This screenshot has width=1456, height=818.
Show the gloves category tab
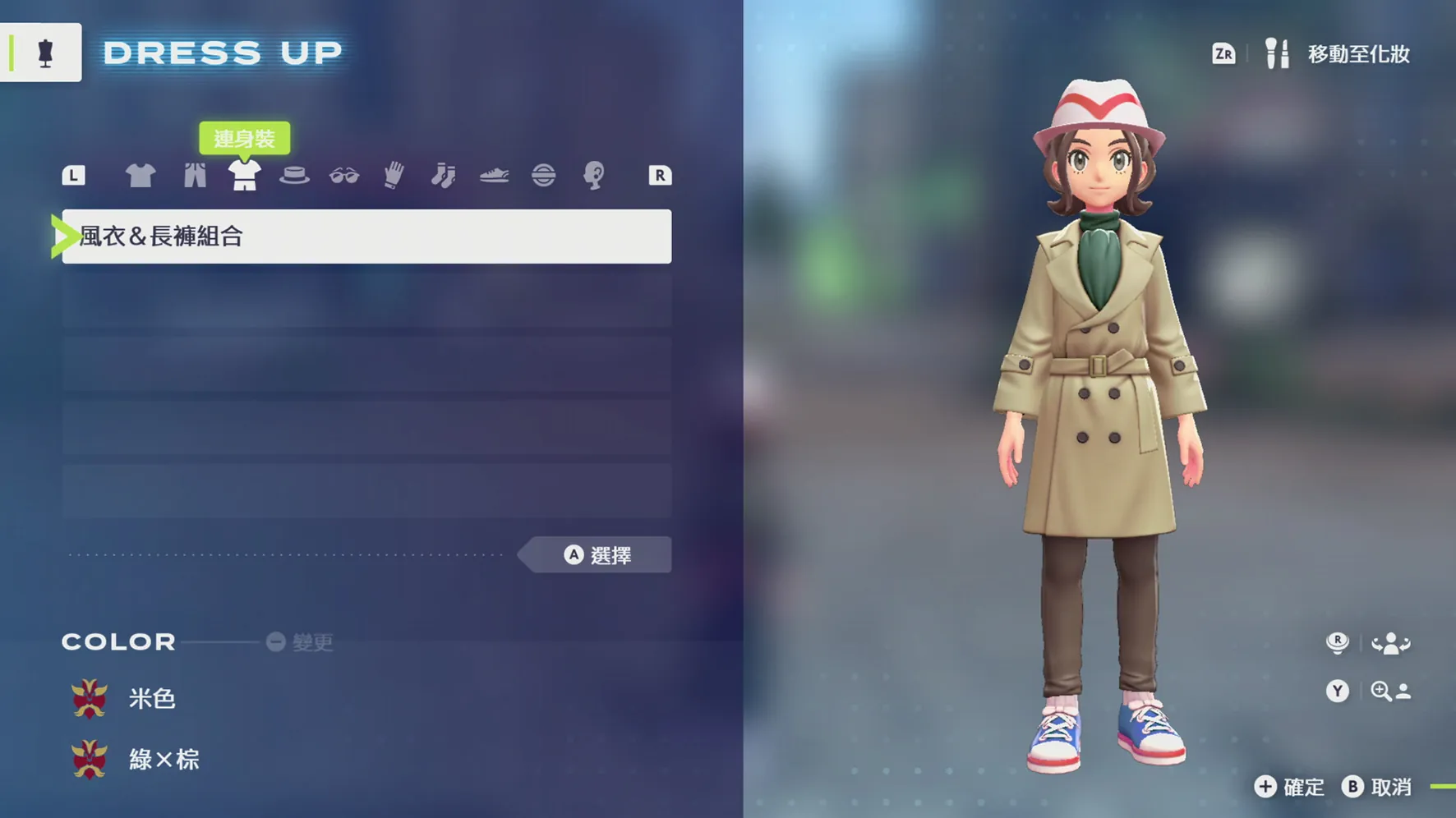tap(394, 175)
